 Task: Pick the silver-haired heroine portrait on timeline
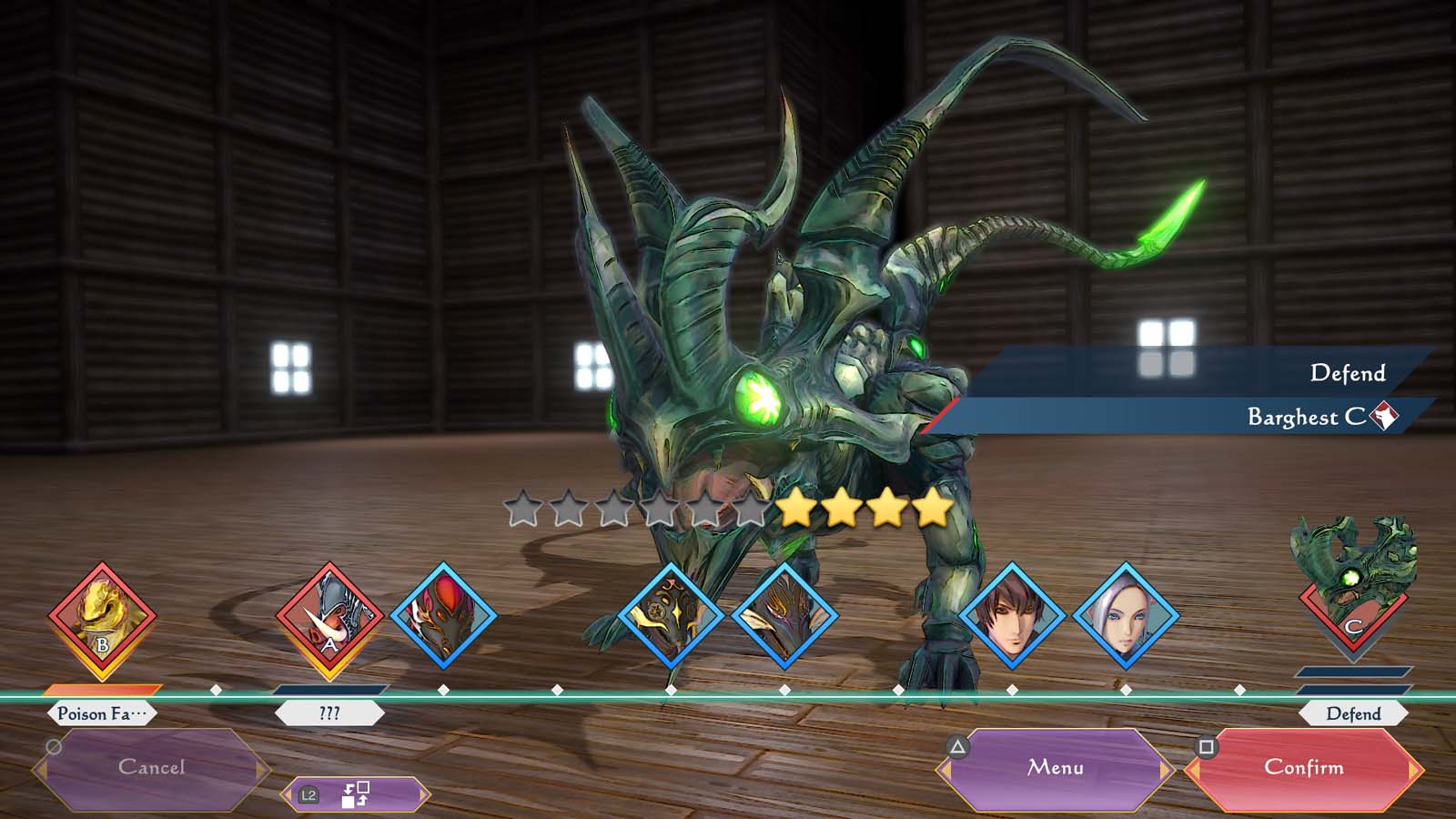click(1126, 616)
